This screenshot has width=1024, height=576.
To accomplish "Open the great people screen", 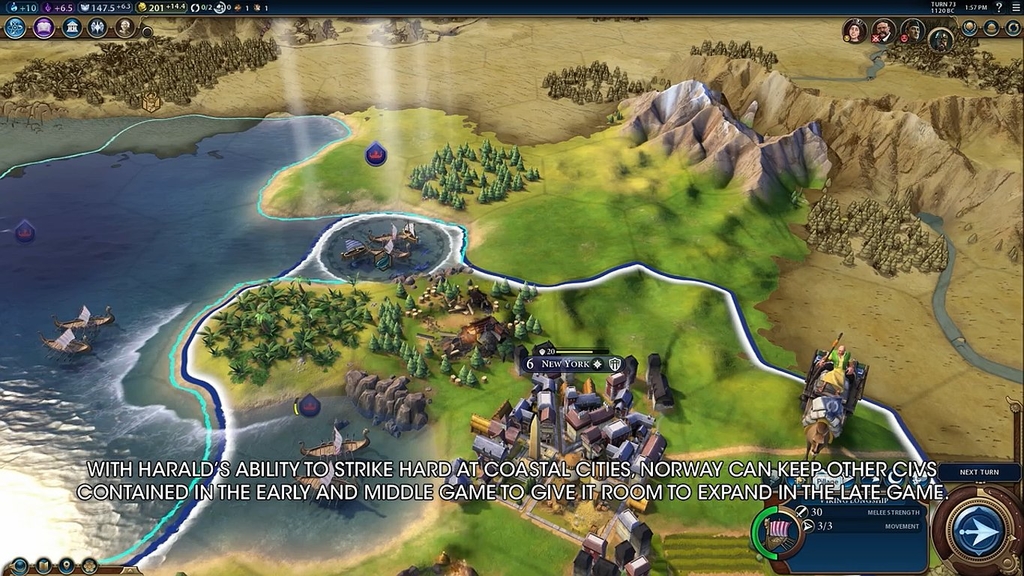I will [x=125, y=28].
